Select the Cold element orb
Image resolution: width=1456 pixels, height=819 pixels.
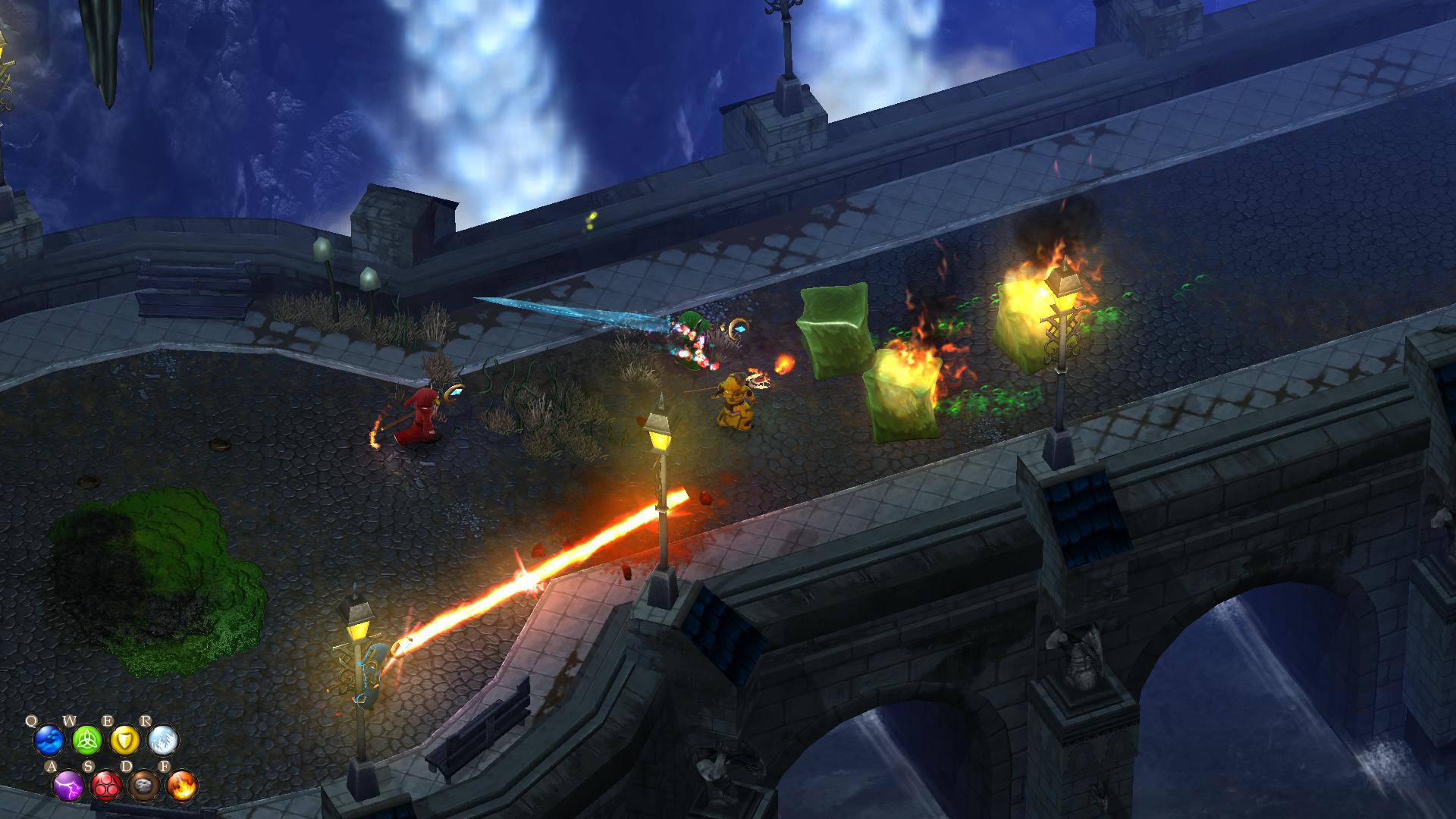click(x=162, y=741)
